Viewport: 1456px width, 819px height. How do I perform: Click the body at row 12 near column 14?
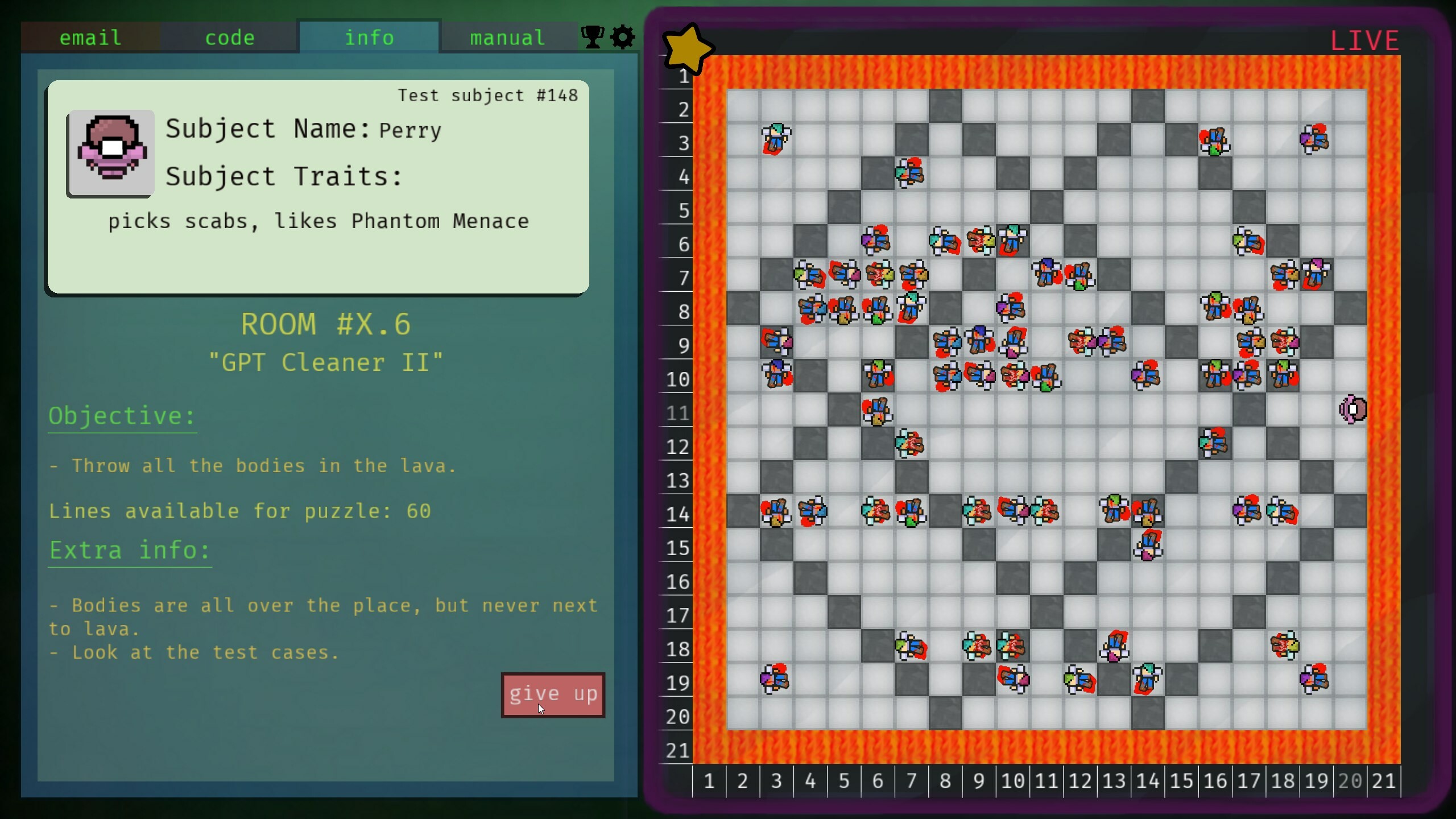1212,444
